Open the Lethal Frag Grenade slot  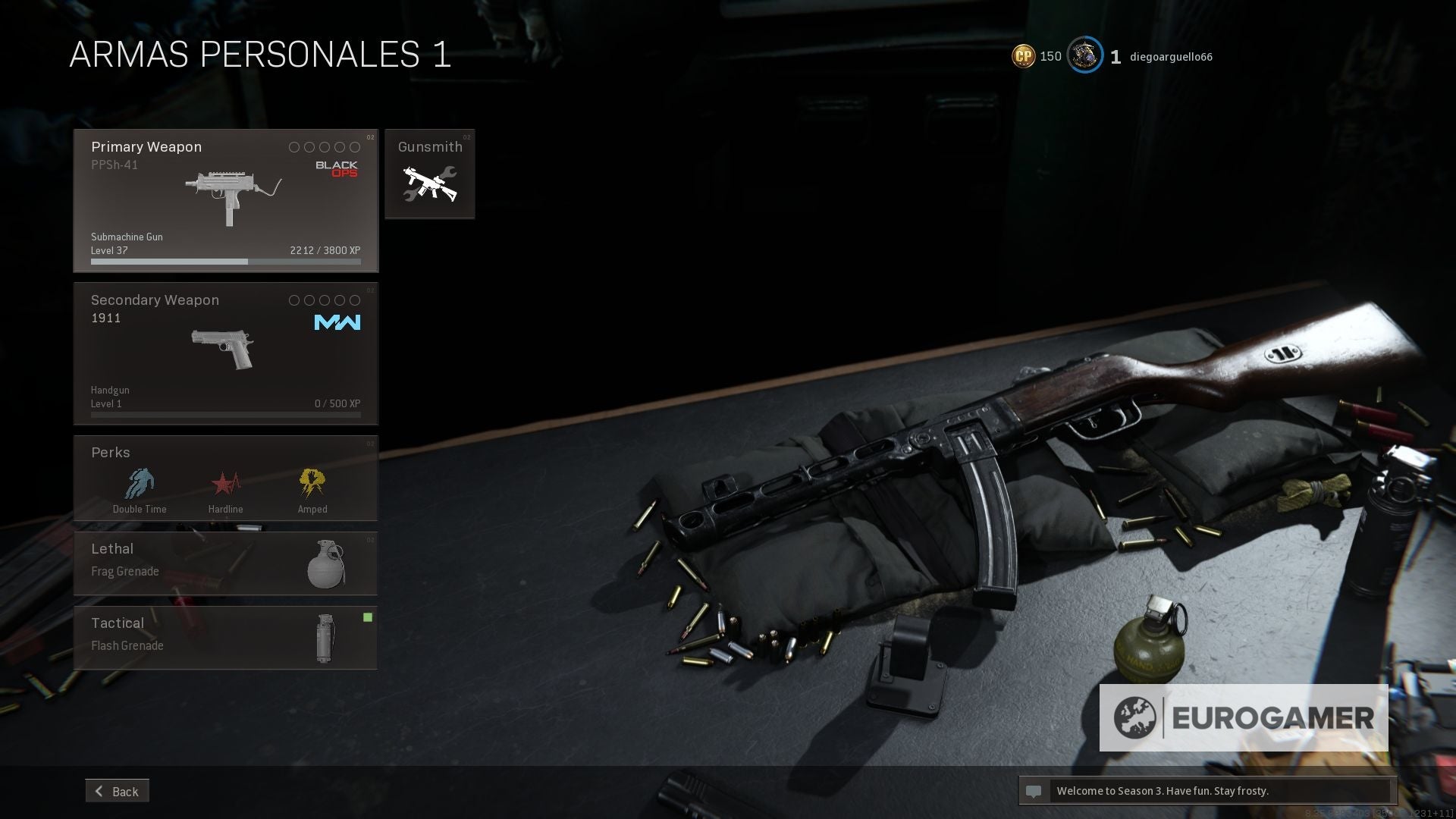[x=225, y=563]
